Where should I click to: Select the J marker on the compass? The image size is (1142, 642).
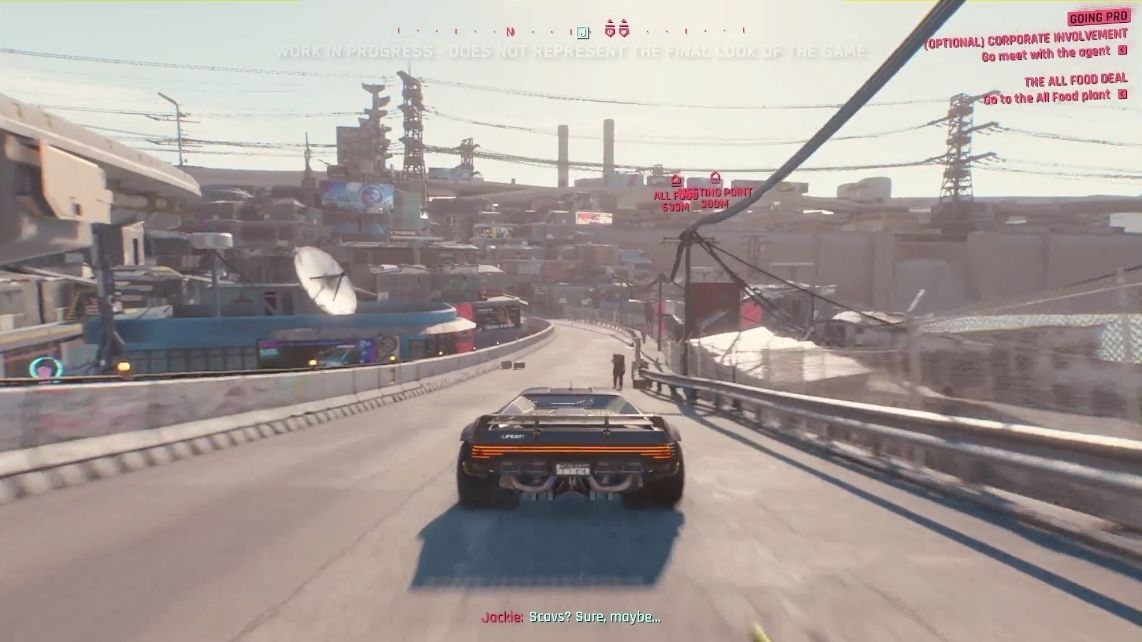[x=583, y=32]
